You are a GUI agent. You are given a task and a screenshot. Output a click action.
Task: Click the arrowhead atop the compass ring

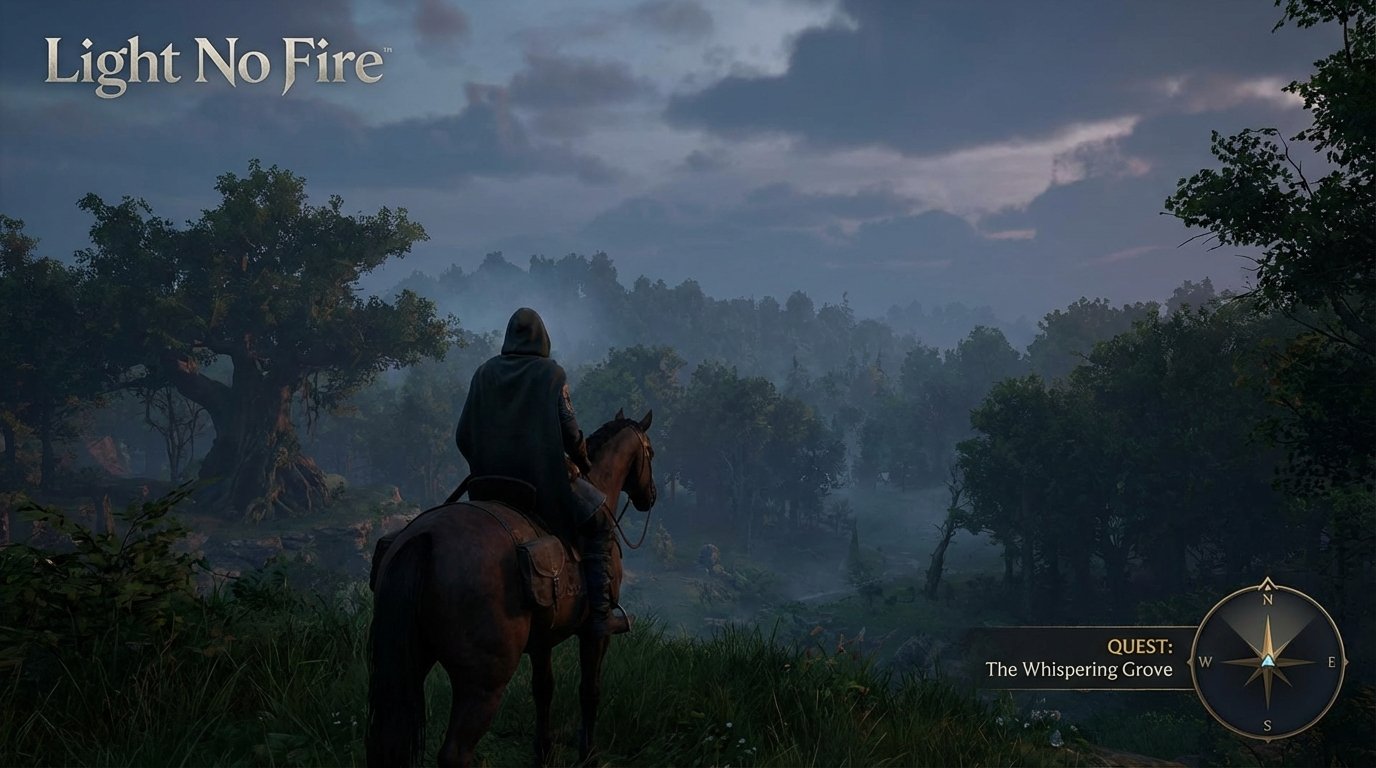tap(1267, 582)
